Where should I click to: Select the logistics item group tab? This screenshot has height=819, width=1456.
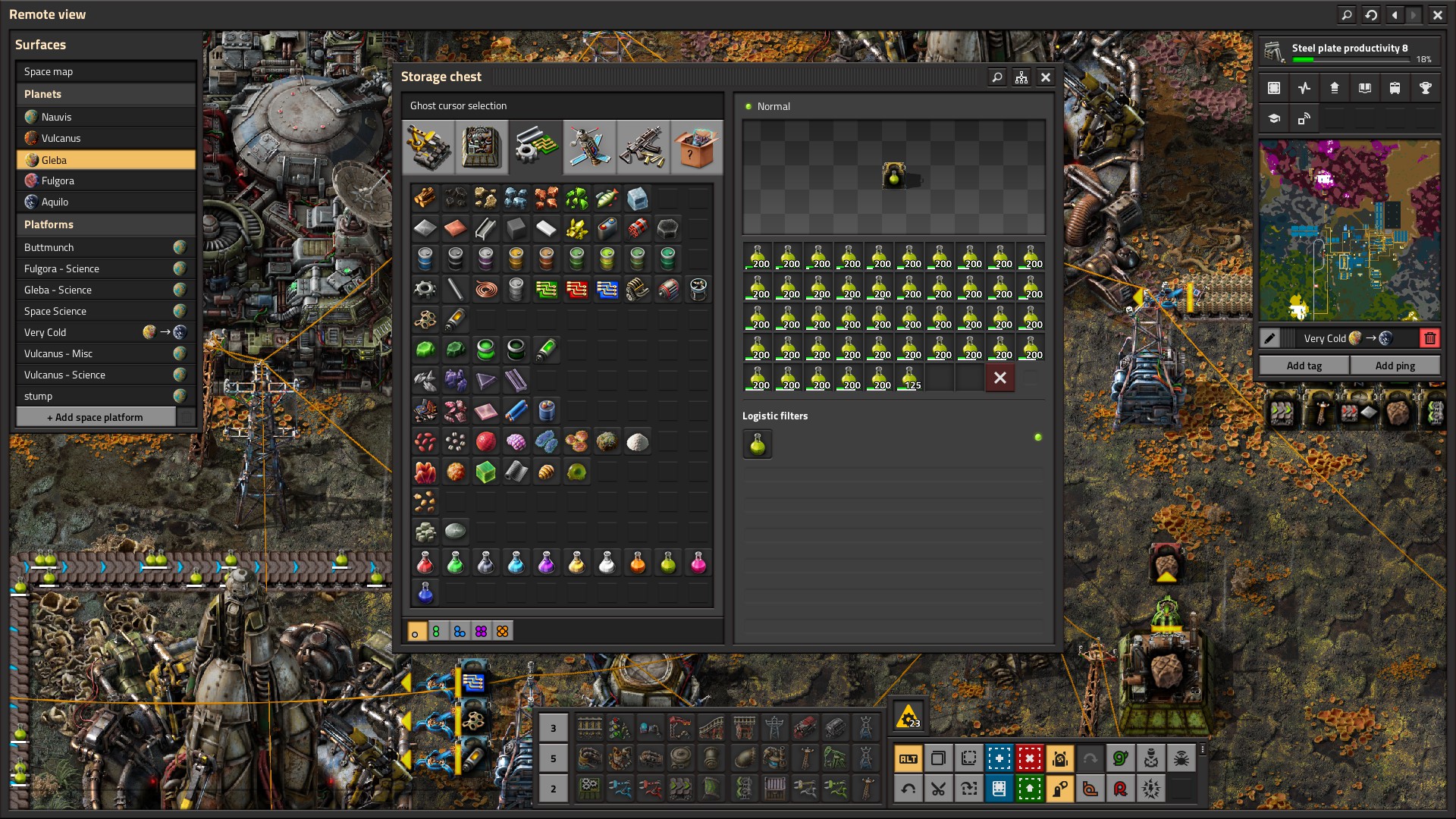point(428,146)
